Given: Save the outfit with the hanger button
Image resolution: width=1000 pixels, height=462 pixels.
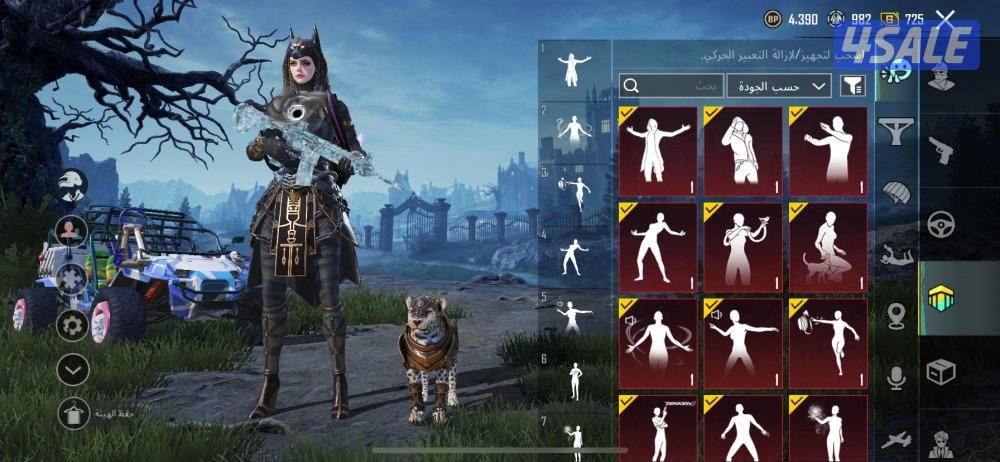Looking at the screenshot, I should 71,412.
